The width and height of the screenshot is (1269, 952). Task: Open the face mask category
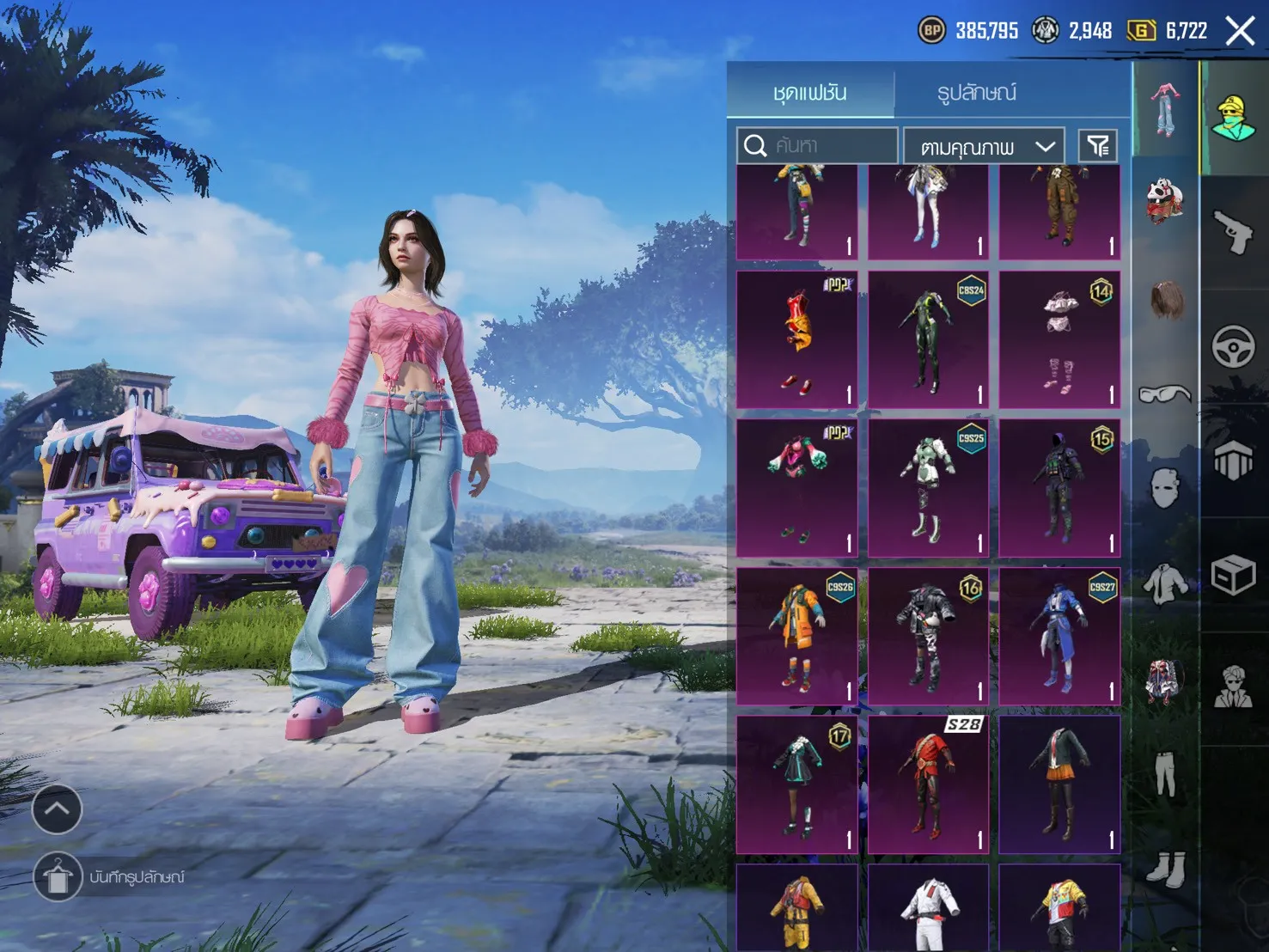(x=1165, y=487)
